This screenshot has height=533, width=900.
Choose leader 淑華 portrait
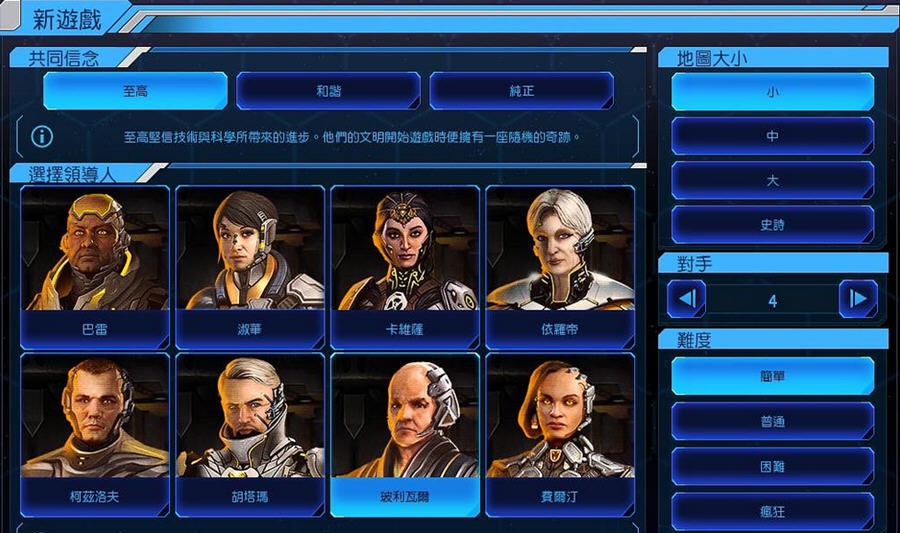[x=250, y=258]
